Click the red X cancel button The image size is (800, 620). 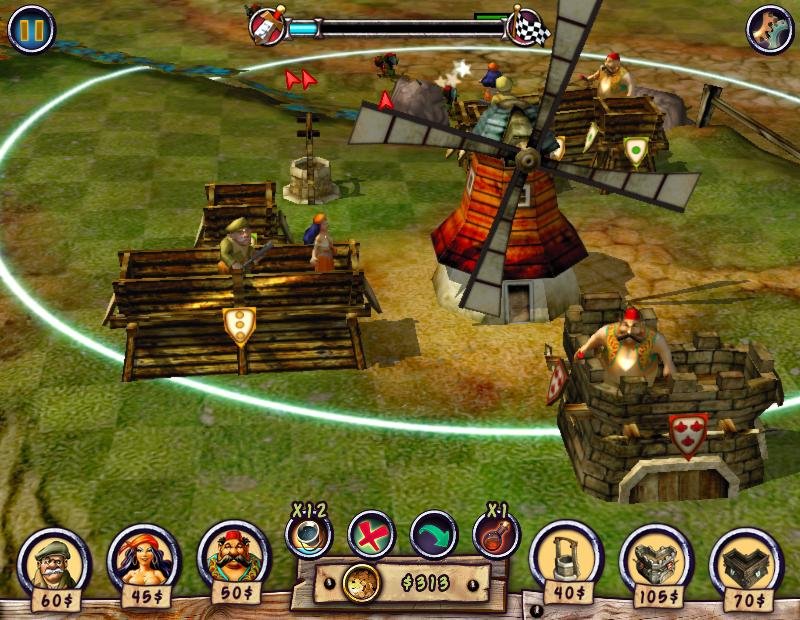pyautogui.click(x=371, y=534)
